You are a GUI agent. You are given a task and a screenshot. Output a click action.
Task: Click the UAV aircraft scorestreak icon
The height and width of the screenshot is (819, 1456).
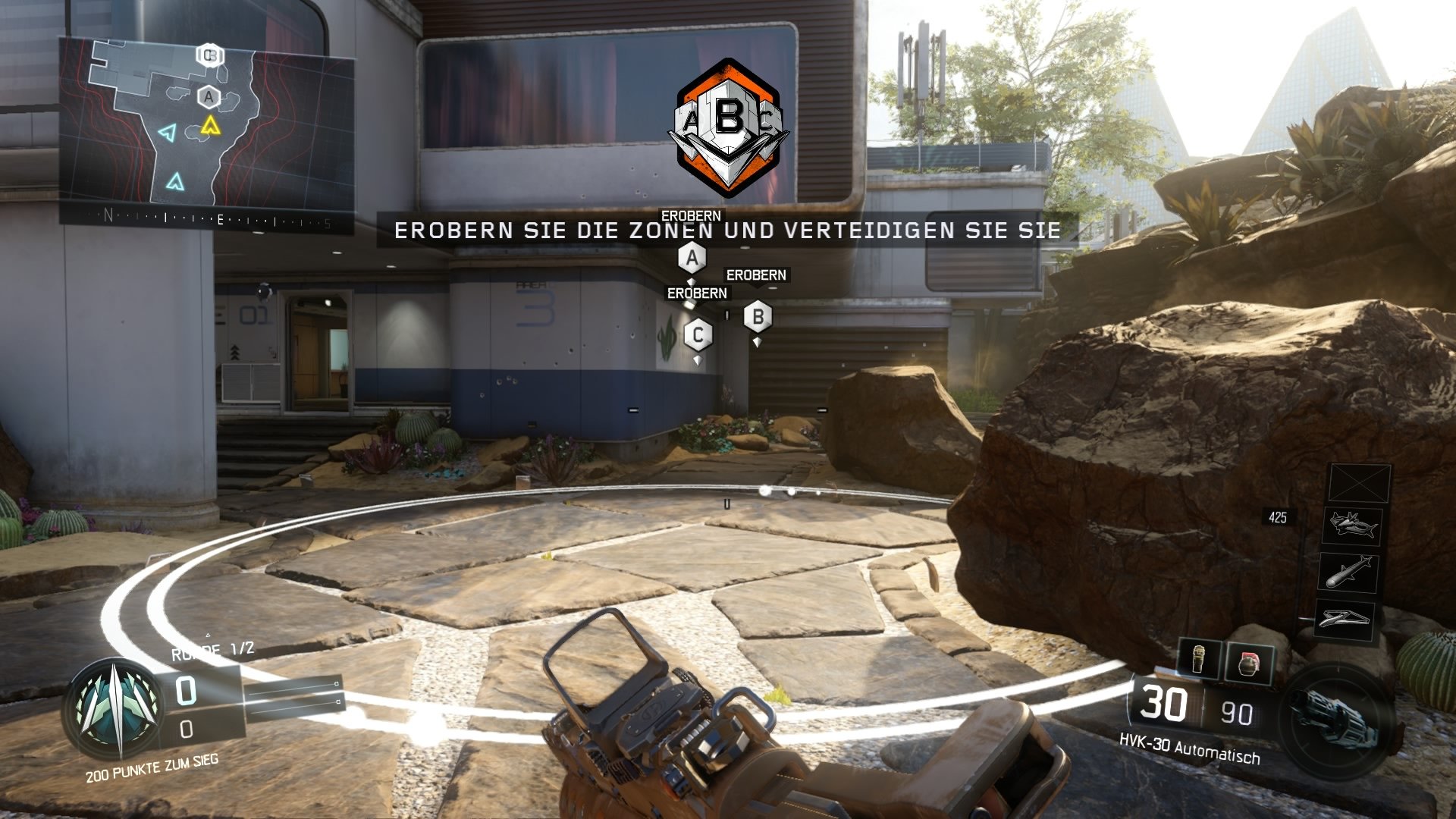(x=1354, y=524)
